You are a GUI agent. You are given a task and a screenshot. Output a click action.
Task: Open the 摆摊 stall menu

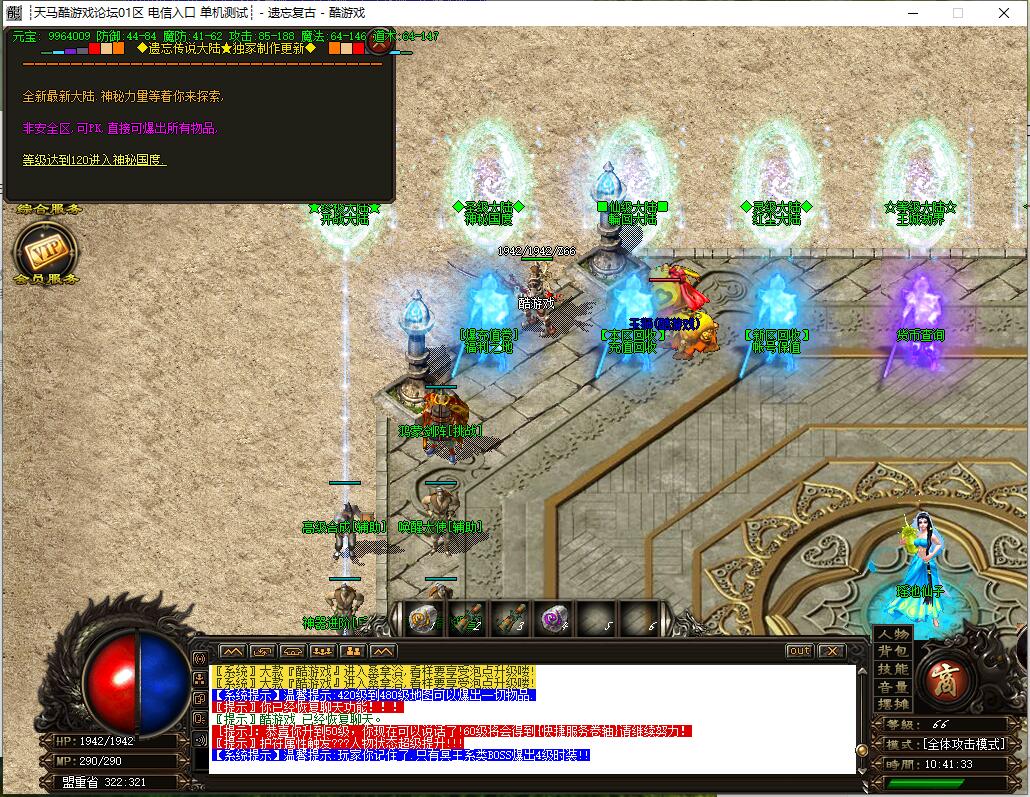pyautogui.click(x=893, y=704)
